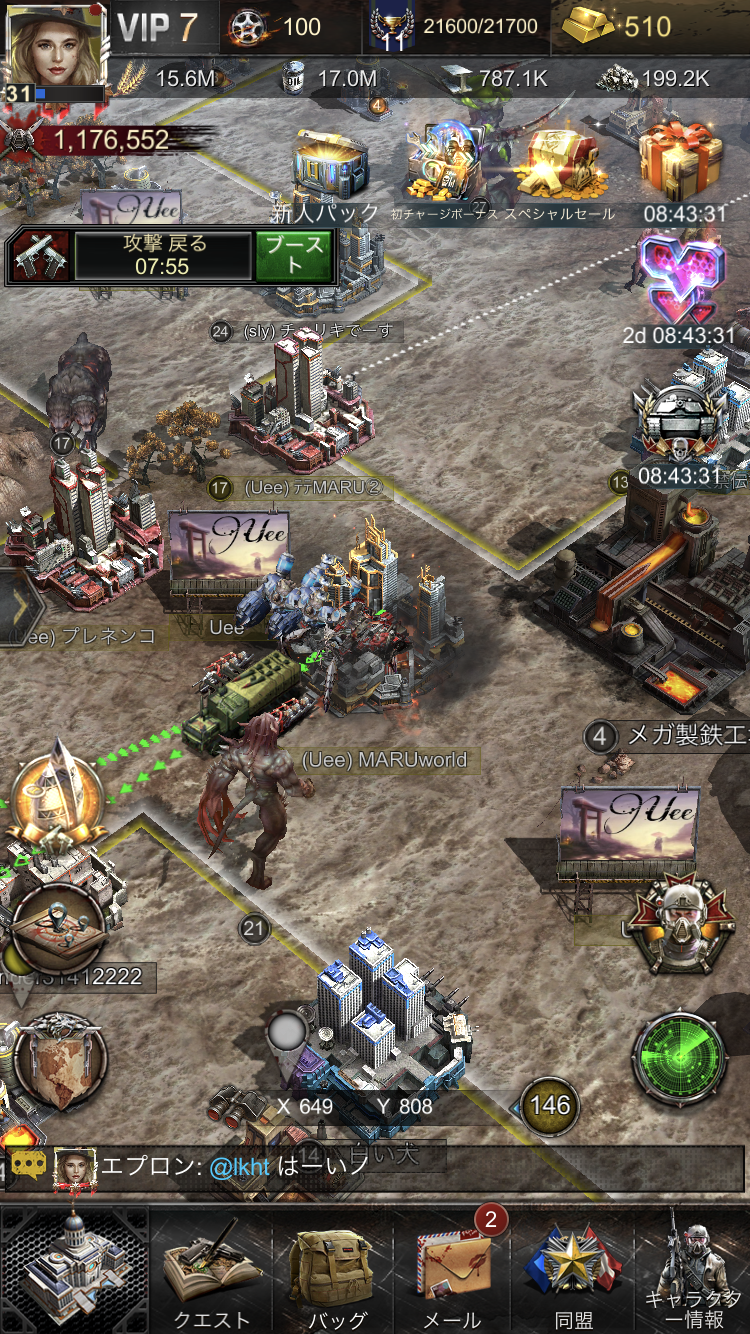Click the green ブースト button
This screenshot has height=1334, width=750.
(293, 256)
